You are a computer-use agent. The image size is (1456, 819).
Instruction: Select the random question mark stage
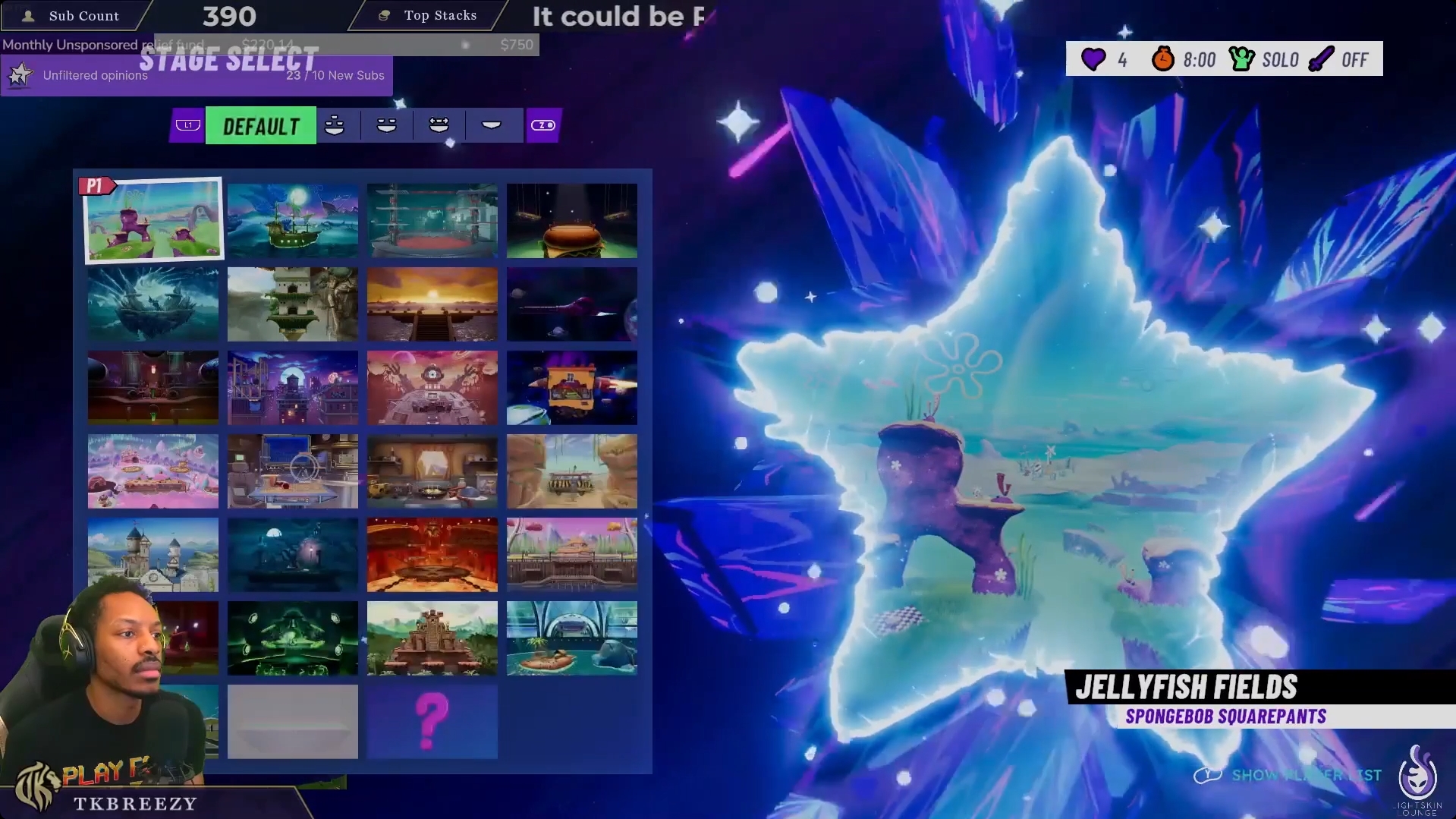coord(432,721)
